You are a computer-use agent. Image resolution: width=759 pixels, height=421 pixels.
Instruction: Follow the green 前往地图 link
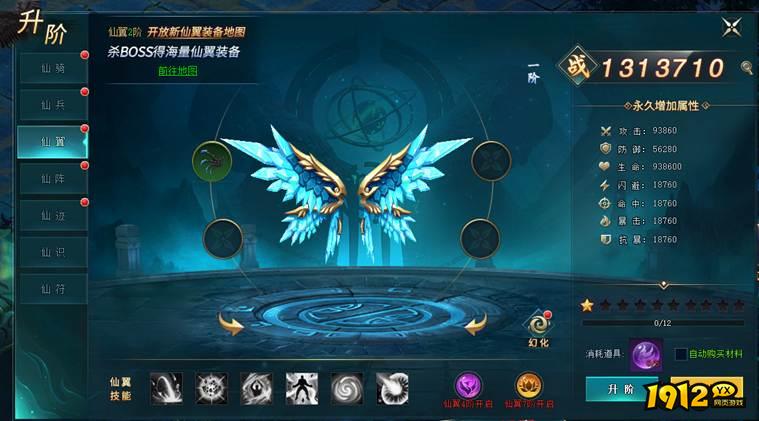(x=177, y=71)
